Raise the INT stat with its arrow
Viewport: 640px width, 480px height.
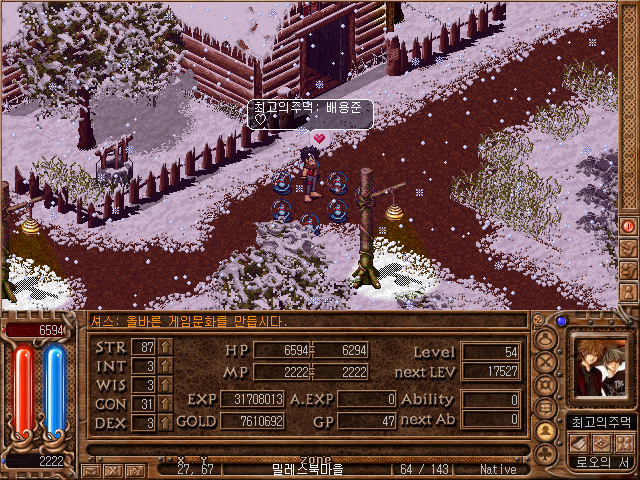click(165, 366)
